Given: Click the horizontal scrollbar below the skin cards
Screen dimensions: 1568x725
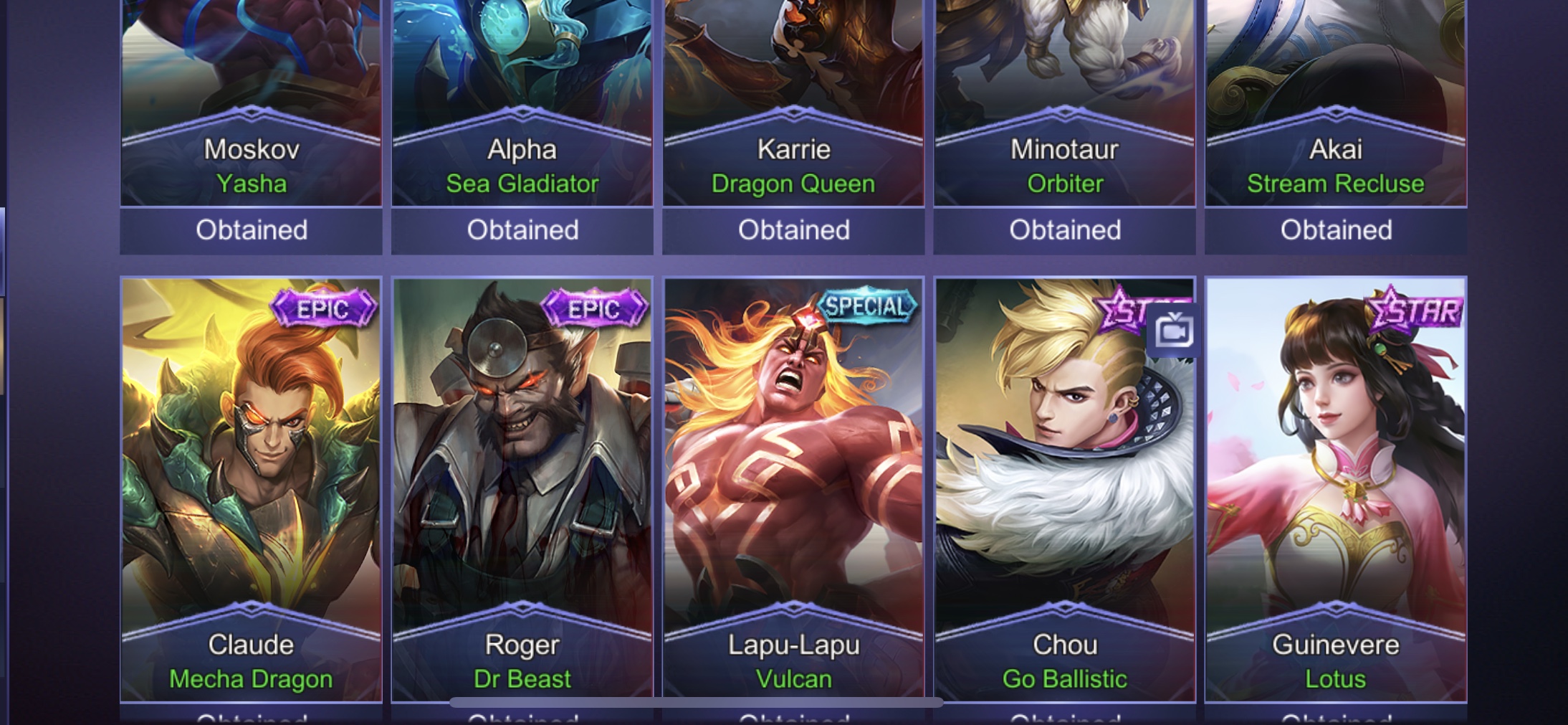Looking at the screenshot, I should pos(695,703).
